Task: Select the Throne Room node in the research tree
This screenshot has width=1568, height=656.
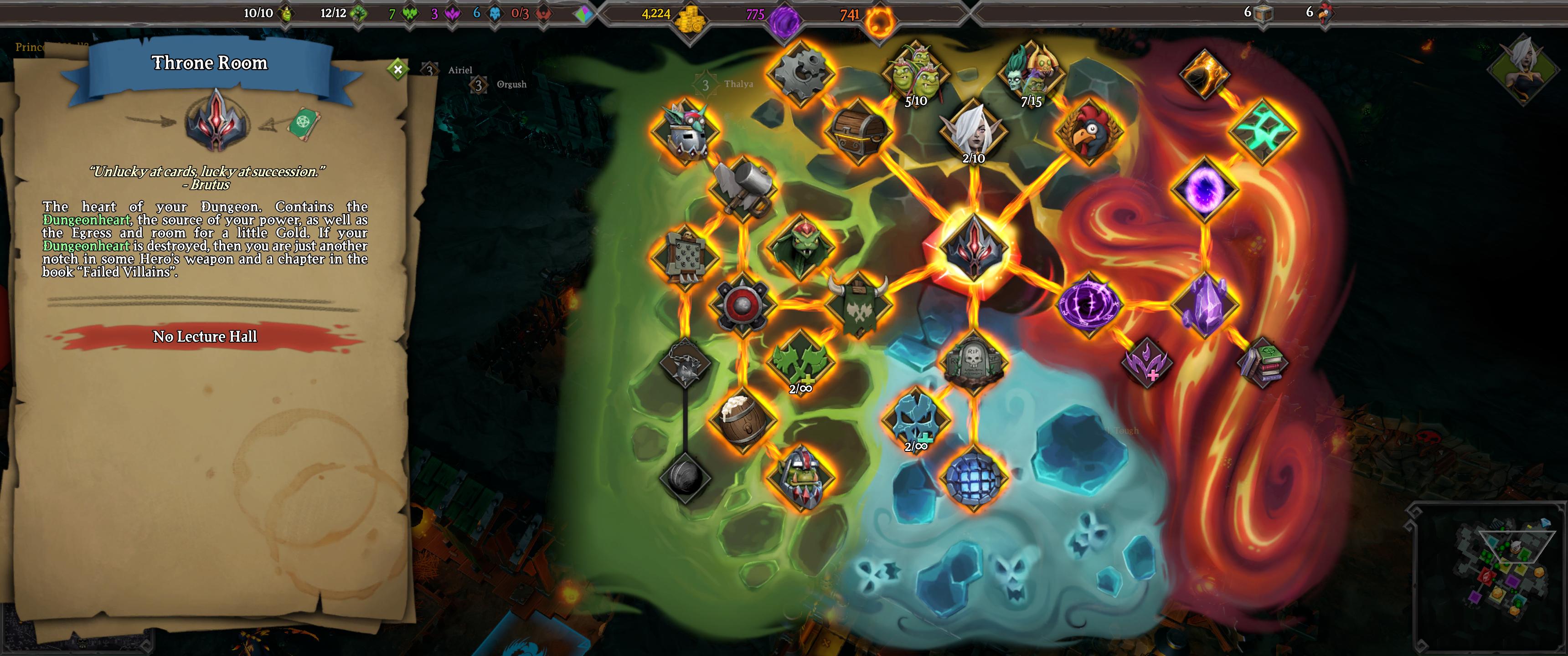Action: pyautogui.click(x=973, y=246)
